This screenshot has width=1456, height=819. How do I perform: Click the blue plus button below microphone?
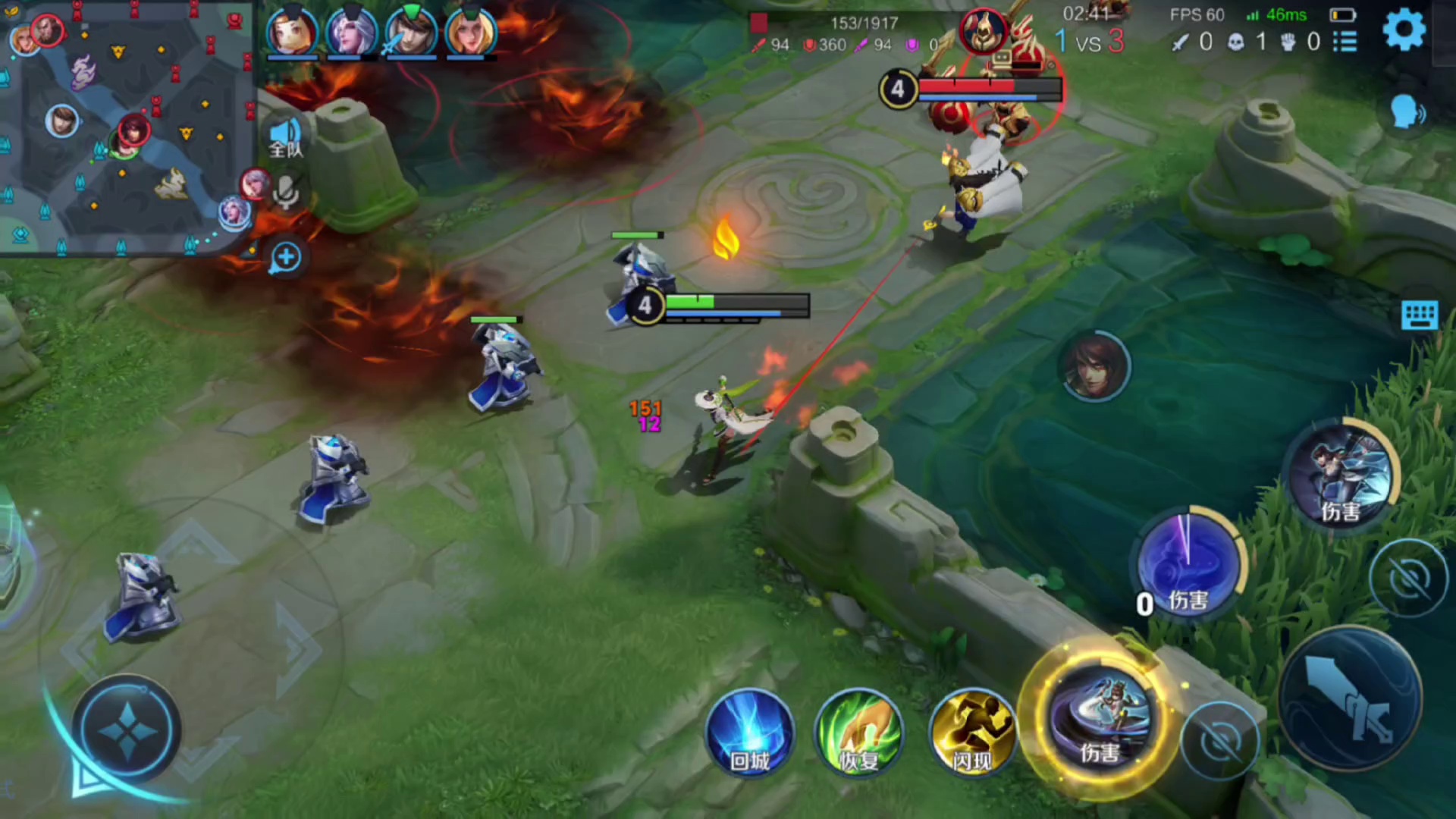coord(286,258)
